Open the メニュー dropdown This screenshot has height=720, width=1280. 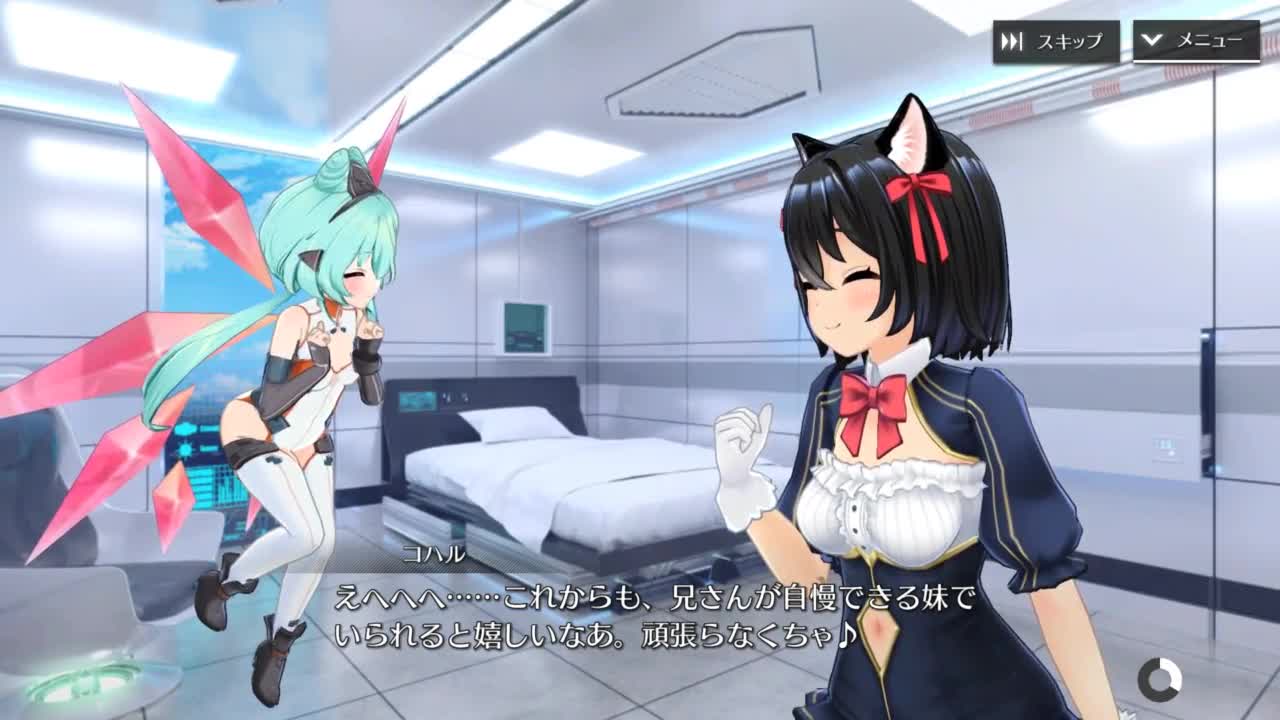click(x=1195, y=41)
